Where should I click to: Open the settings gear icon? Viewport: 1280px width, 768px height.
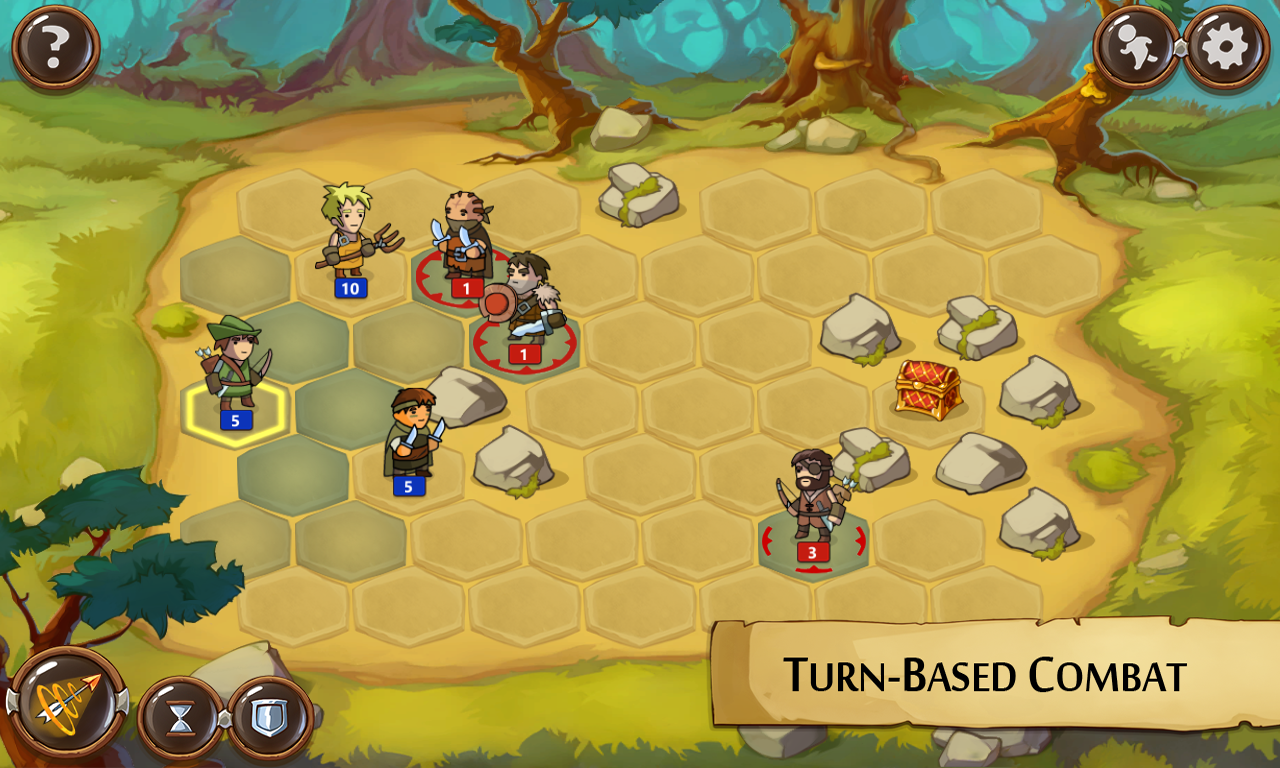pos(1227,44)
